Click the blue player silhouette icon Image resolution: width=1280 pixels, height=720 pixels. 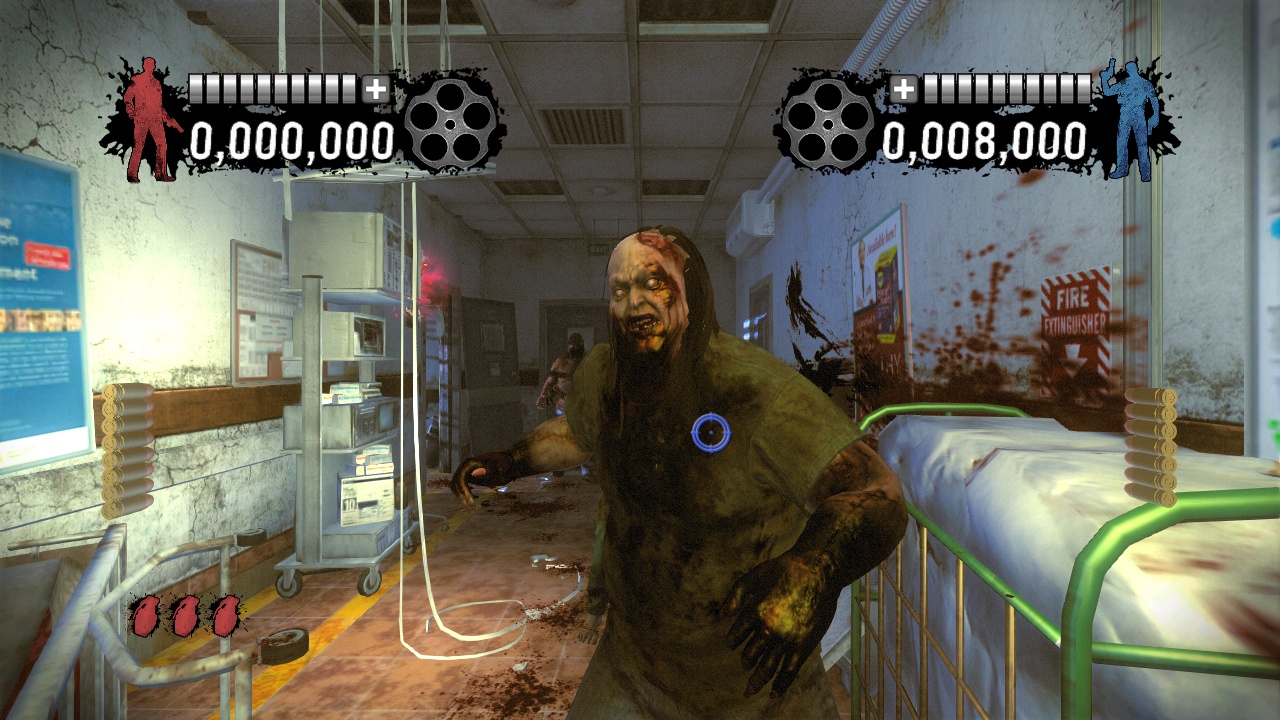[x=1131, y=120]
